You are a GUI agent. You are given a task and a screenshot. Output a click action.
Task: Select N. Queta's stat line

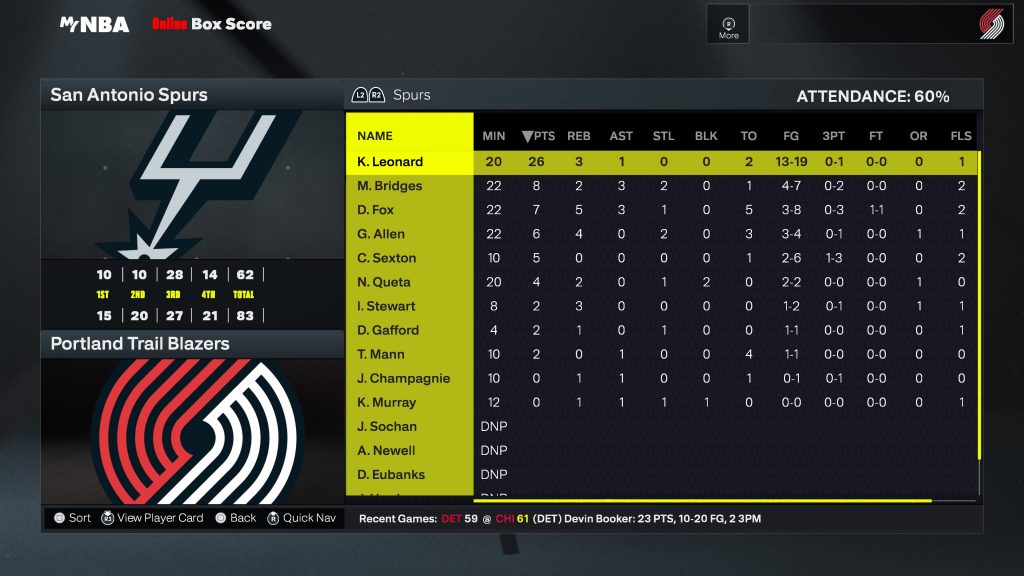pos(384,282)
